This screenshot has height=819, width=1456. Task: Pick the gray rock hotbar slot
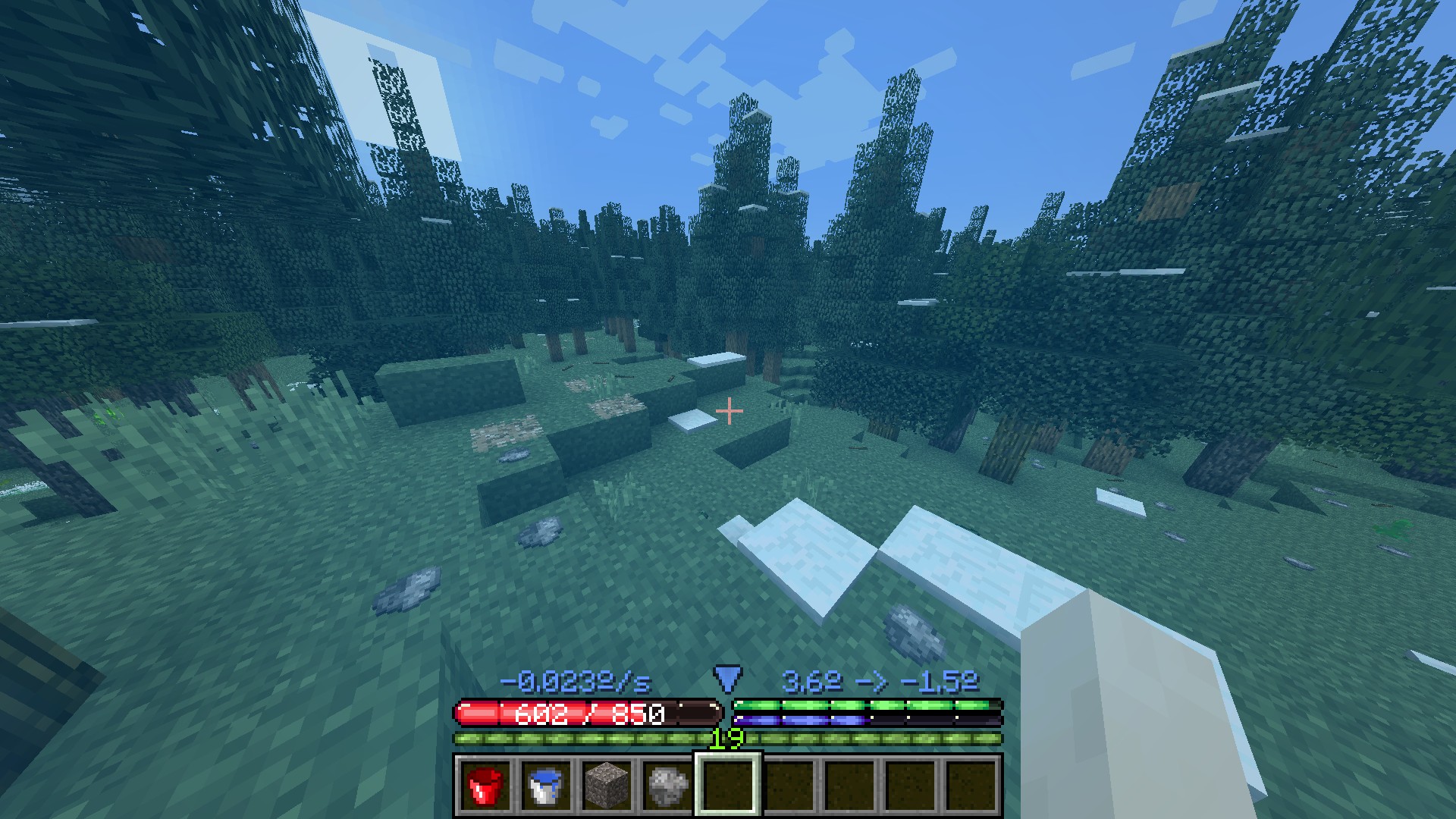click(668, 785)
